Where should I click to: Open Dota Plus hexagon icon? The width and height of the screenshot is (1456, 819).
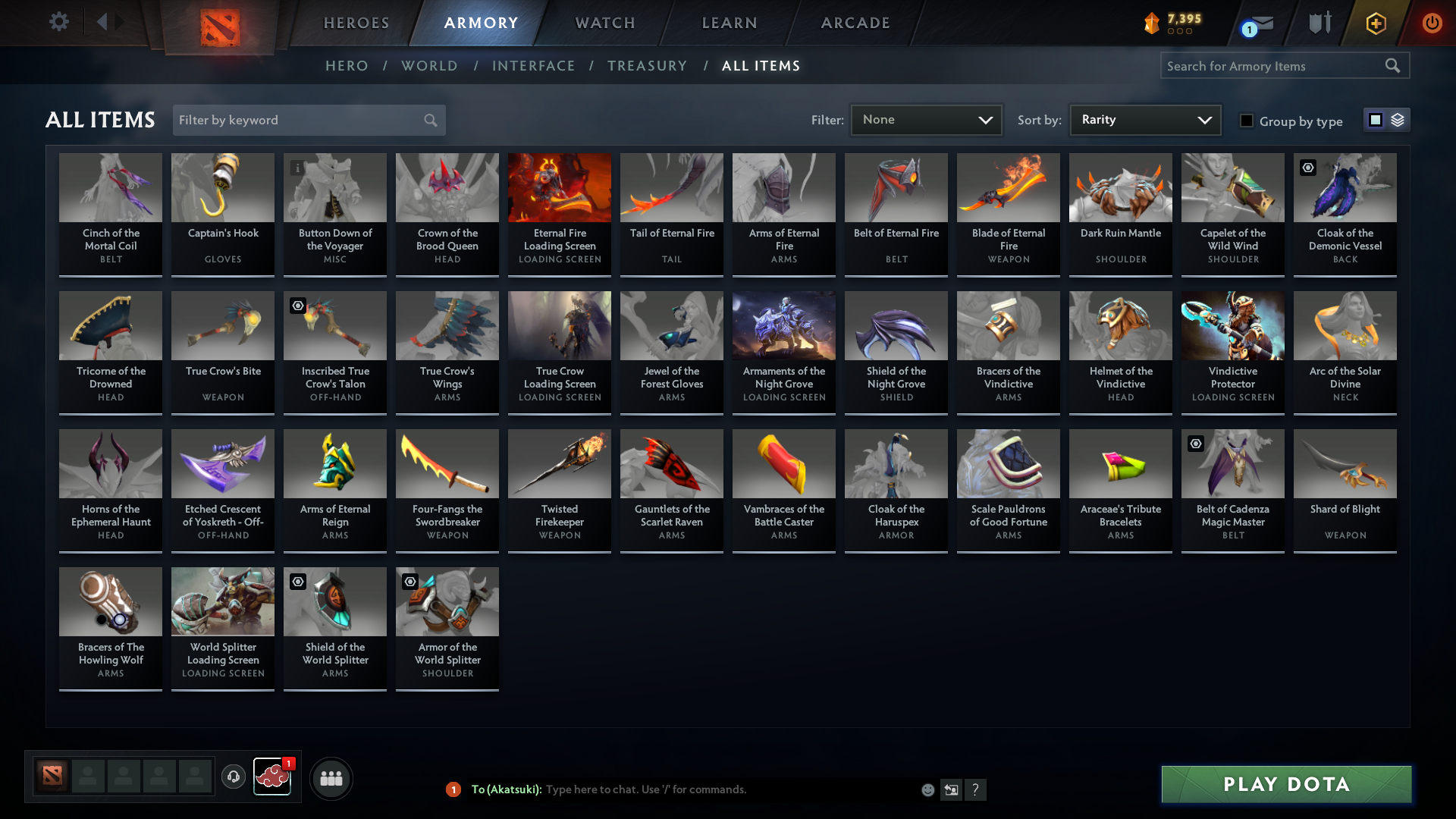point(1375,24)
